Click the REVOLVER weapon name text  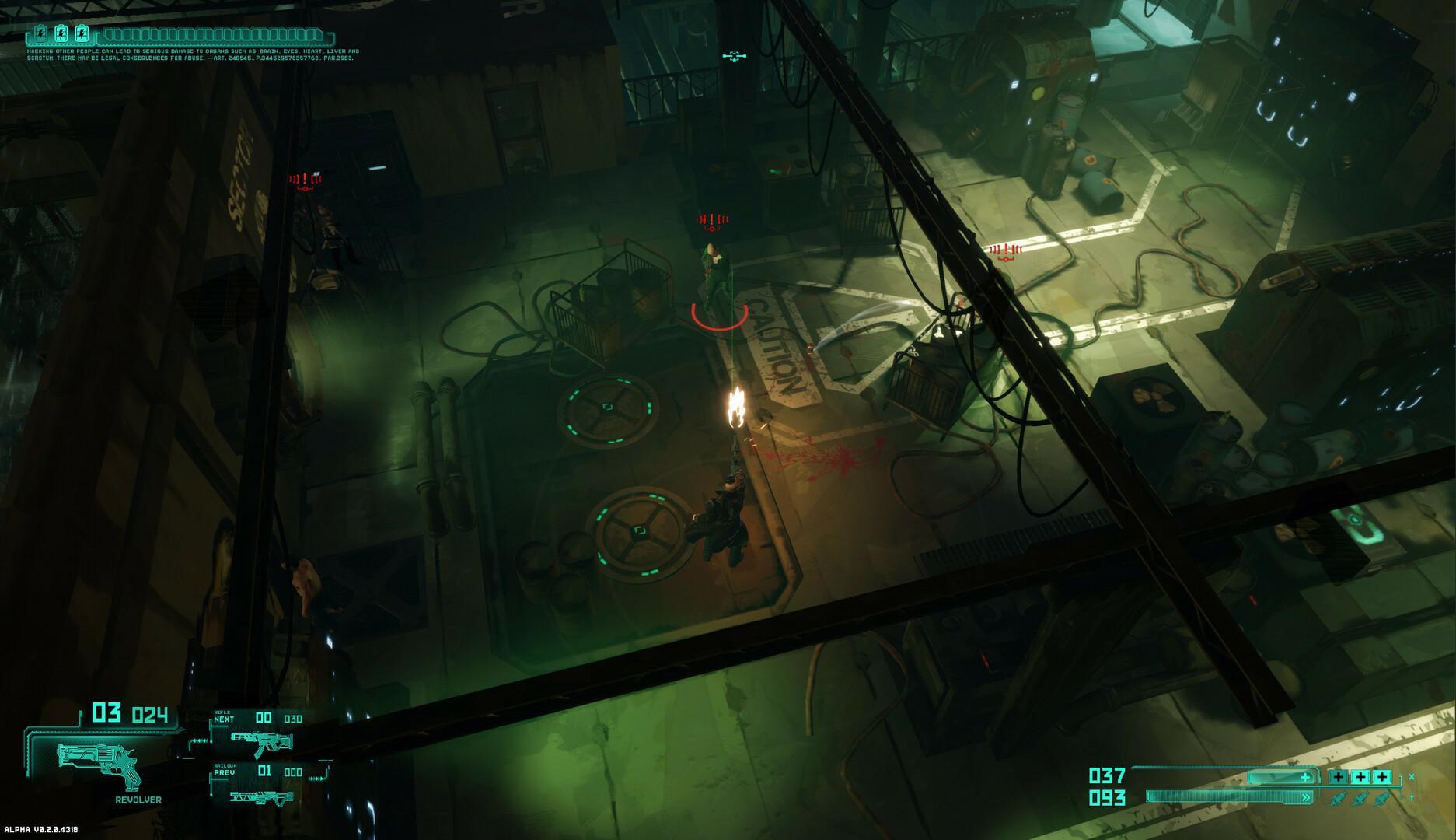tap(138, 800)
